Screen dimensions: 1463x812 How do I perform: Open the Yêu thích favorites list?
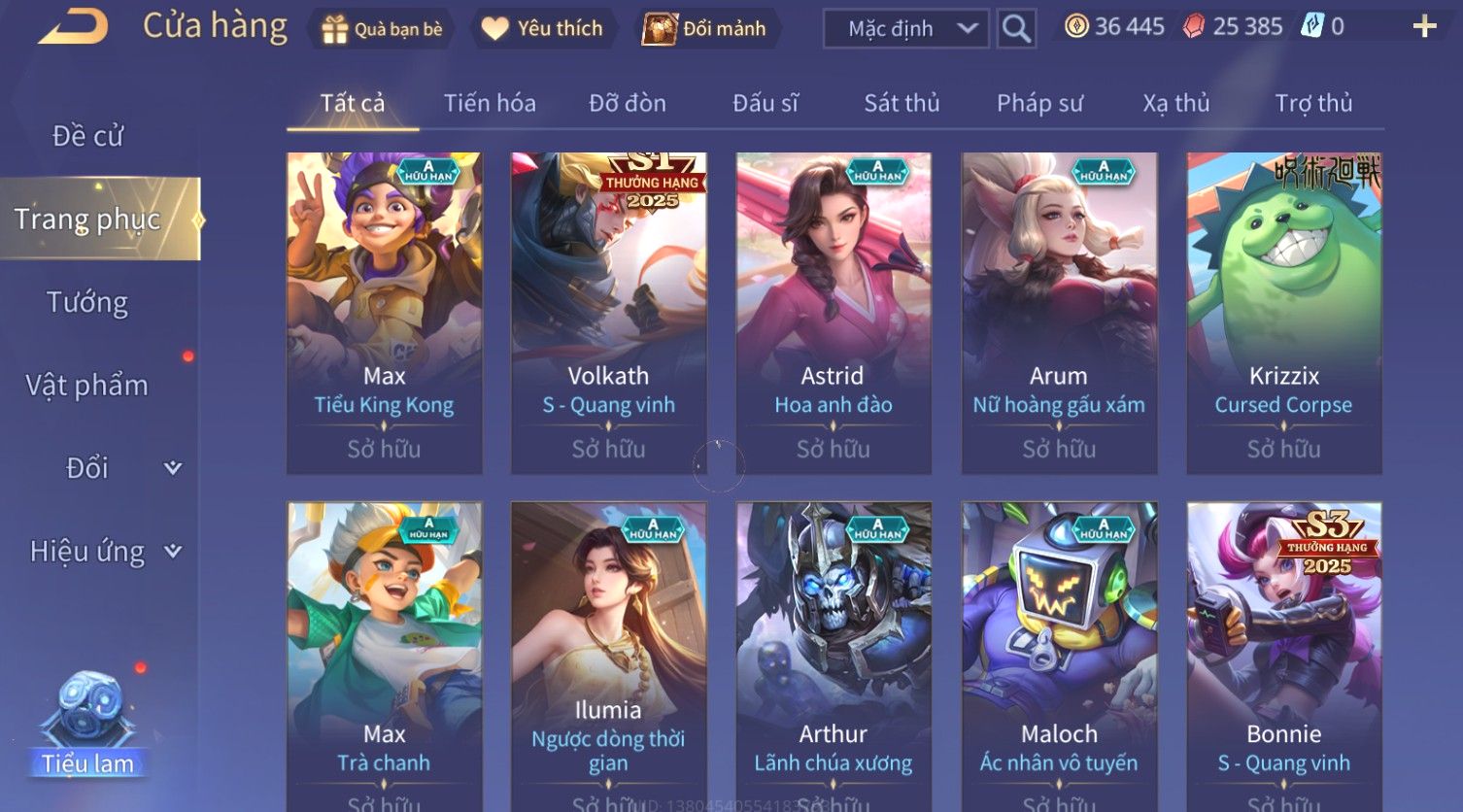(x=542, y=29)
